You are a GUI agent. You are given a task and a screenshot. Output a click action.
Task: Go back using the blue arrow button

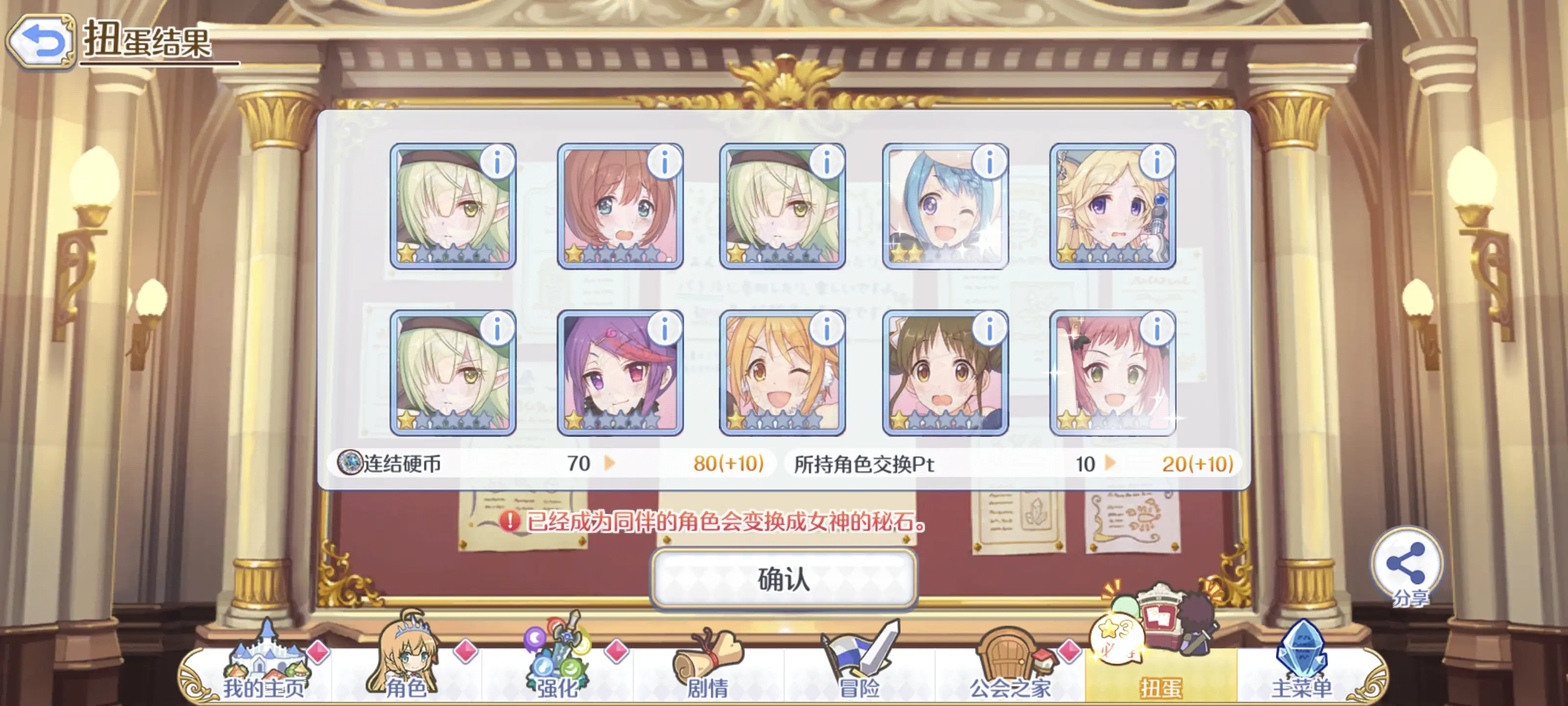41,41
